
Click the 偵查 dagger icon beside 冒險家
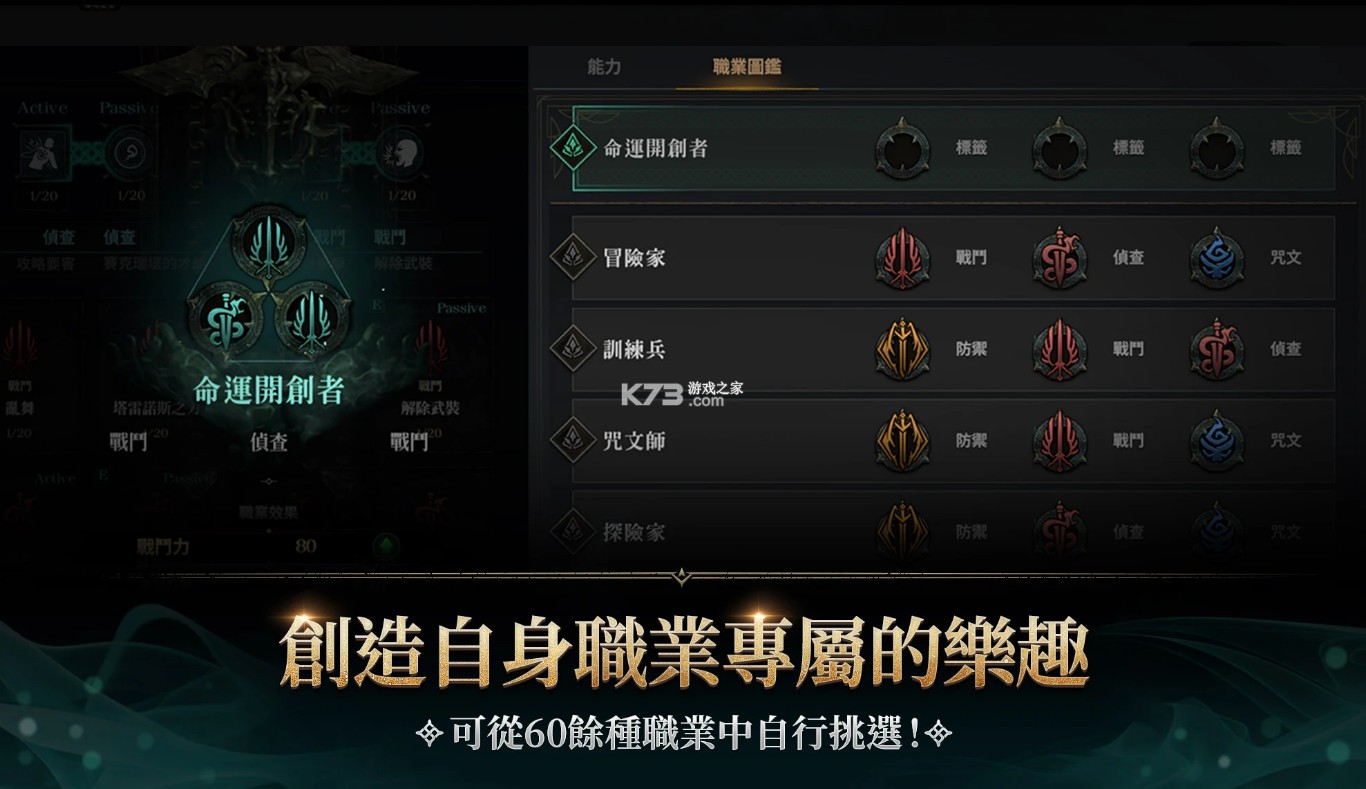(x=1060, y=258)
